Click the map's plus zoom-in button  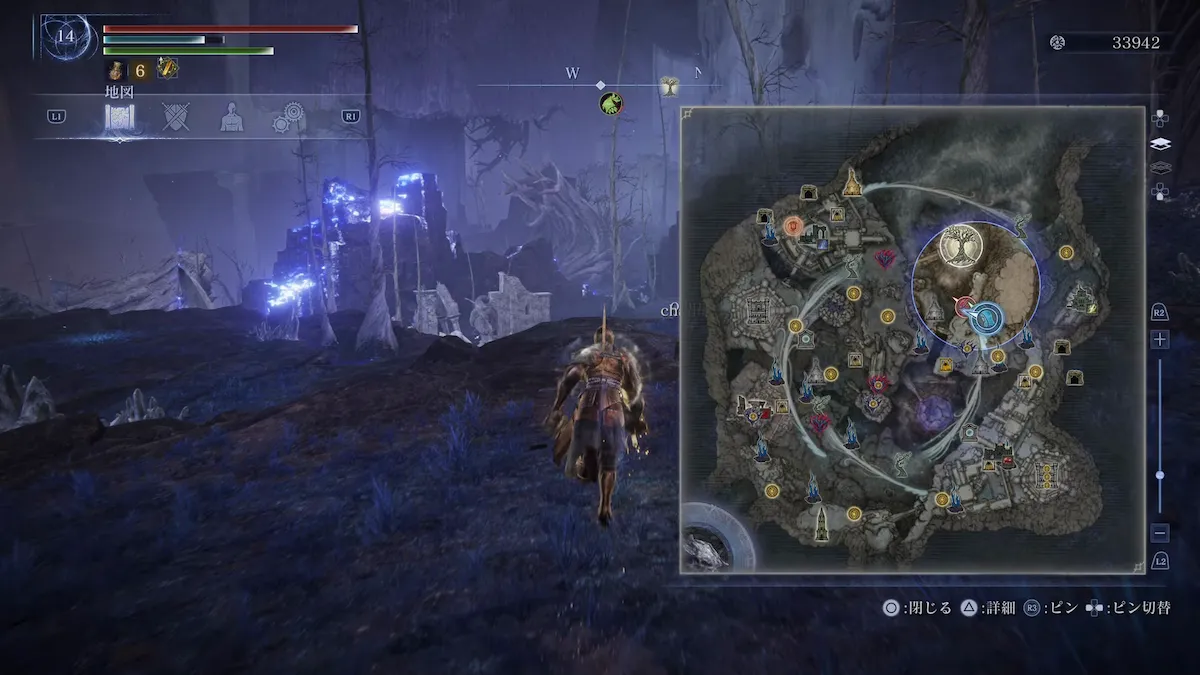coord(1160,339)
